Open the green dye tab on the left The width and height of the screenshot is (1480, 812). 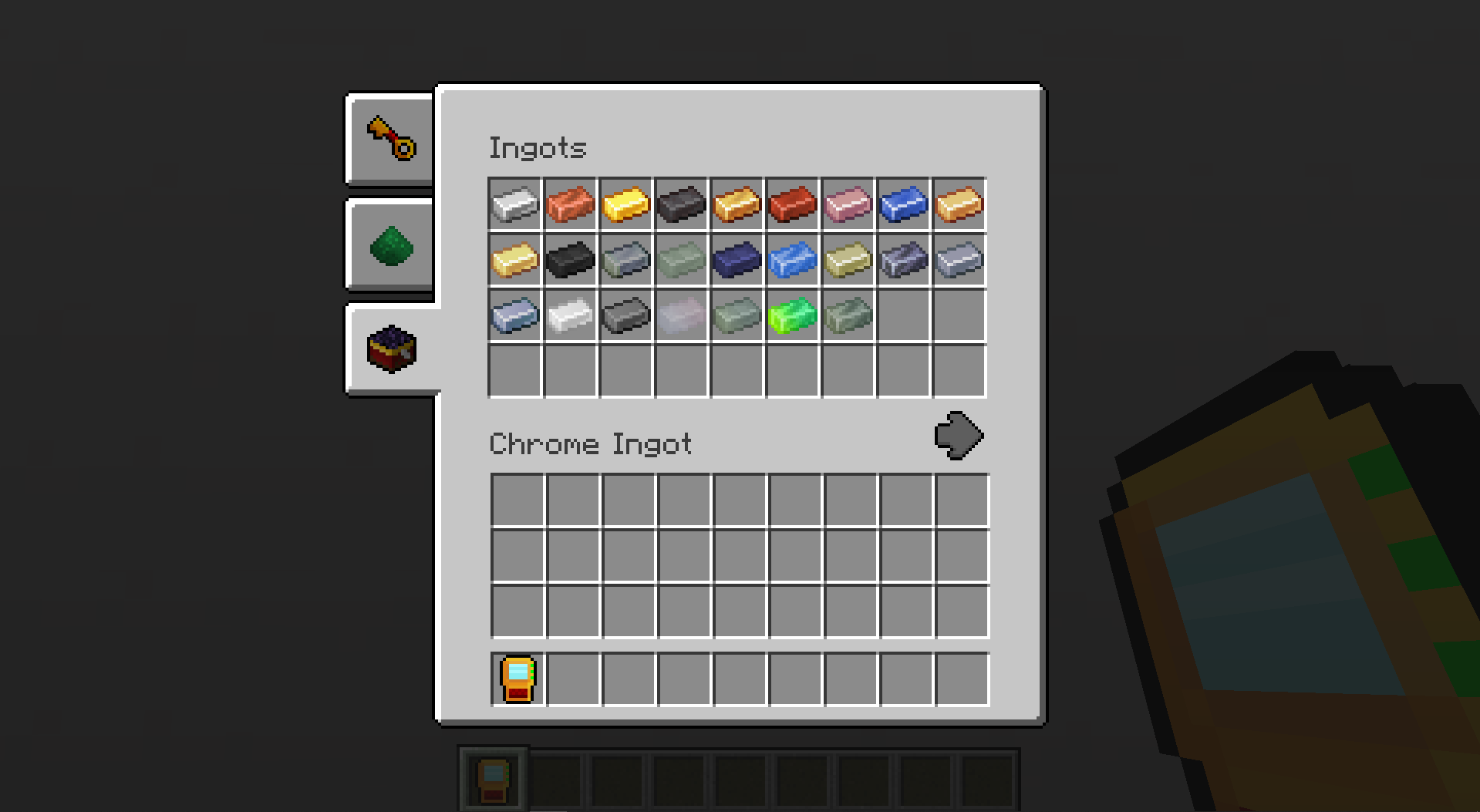[x=389, y=245]
